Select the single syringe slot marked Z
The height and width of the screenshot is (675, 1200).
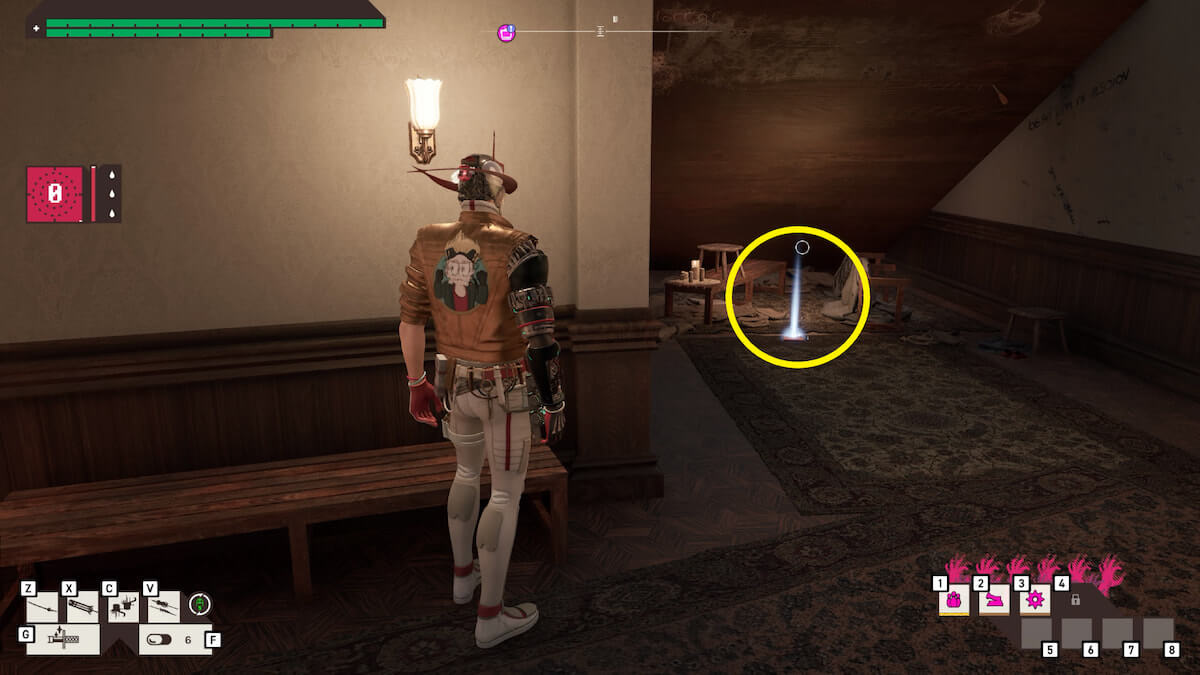[x=43, y=607]
